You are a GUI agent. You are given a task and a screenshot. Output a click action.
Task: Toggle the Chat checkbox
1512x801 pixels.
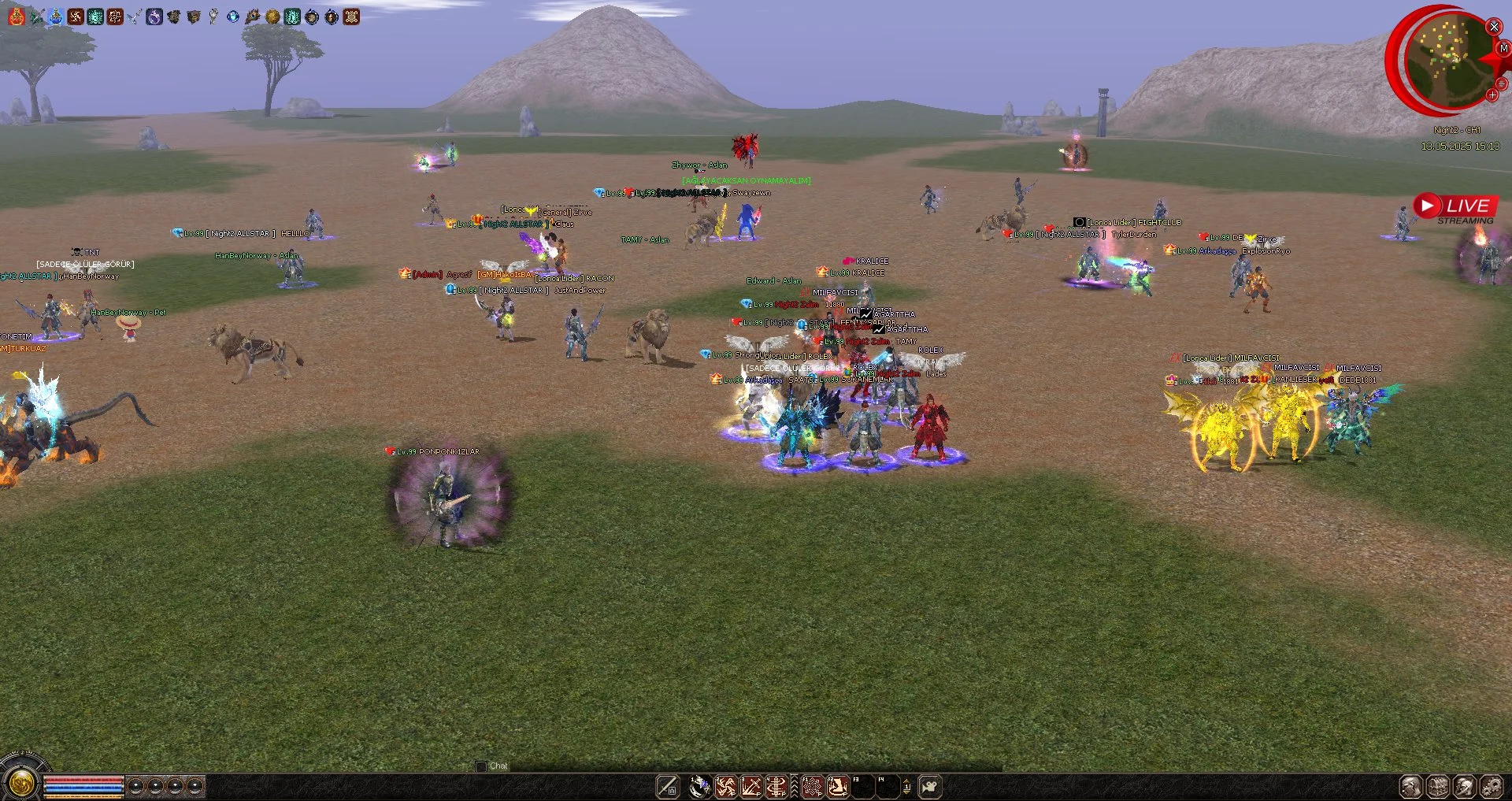[481, 766]
